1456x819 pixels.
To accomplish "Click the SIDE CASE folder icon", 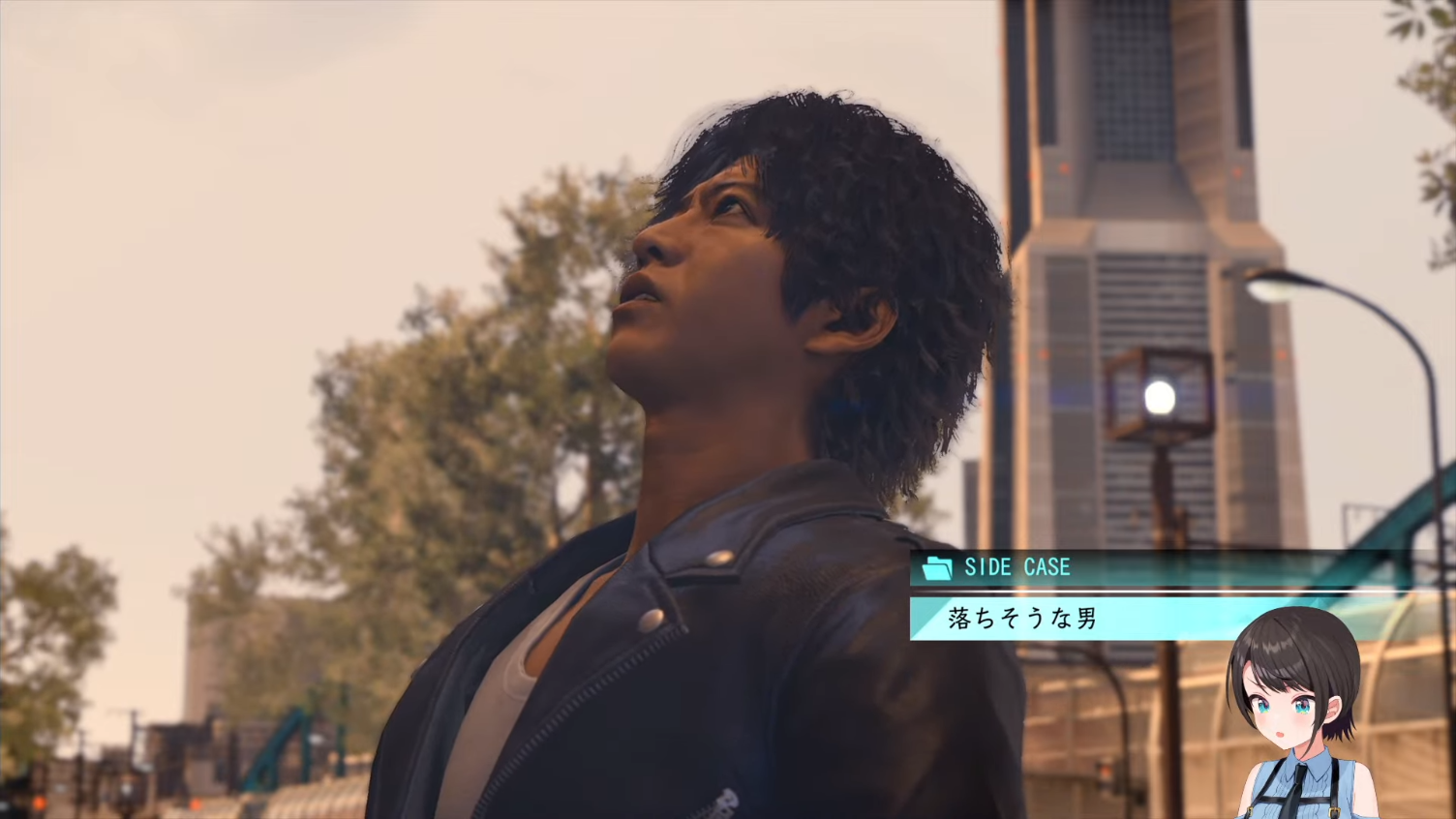I will point(937,567).
